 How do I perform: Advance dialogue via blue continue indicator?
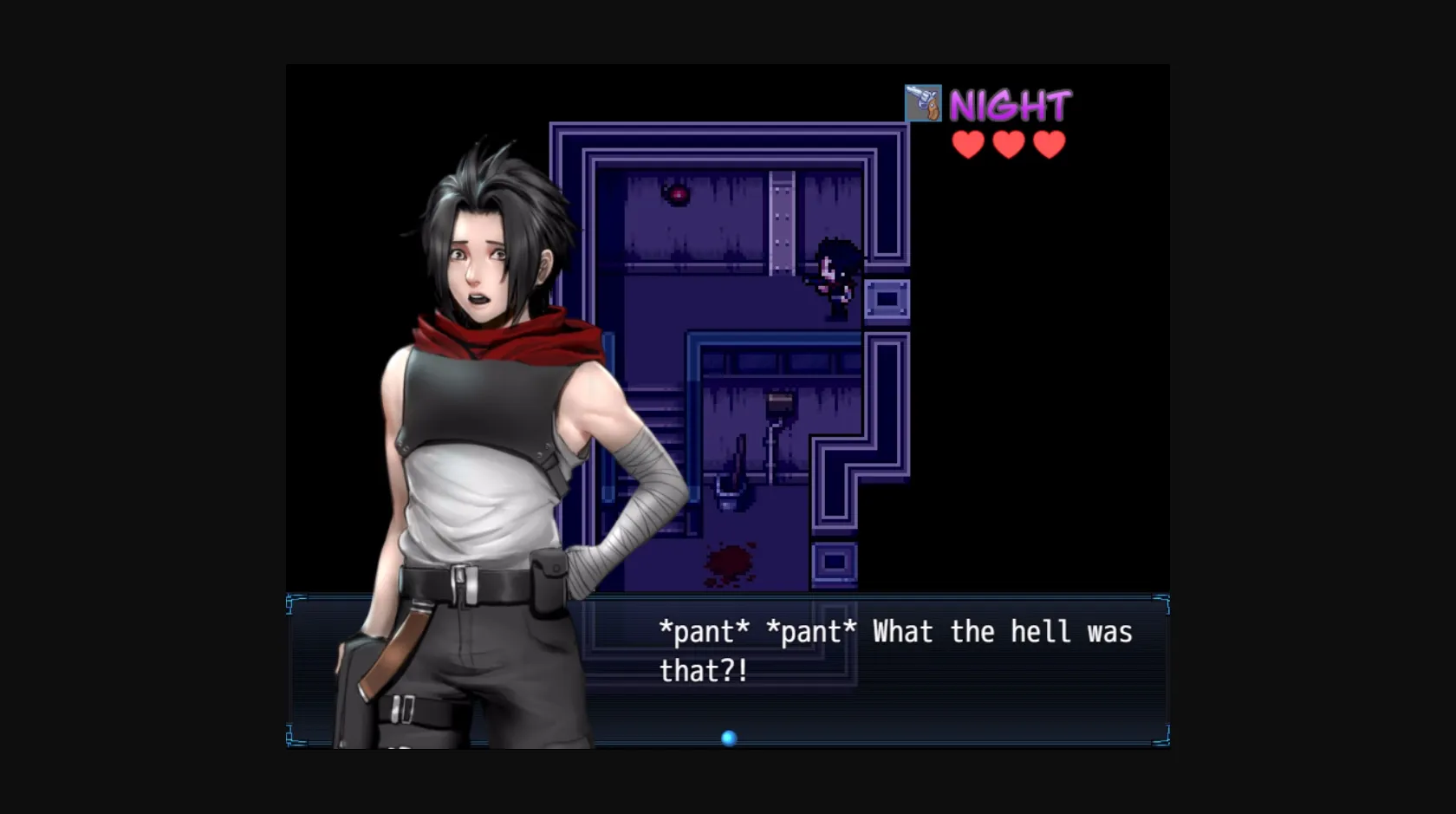pyautogui.click(x=728, y=738)
